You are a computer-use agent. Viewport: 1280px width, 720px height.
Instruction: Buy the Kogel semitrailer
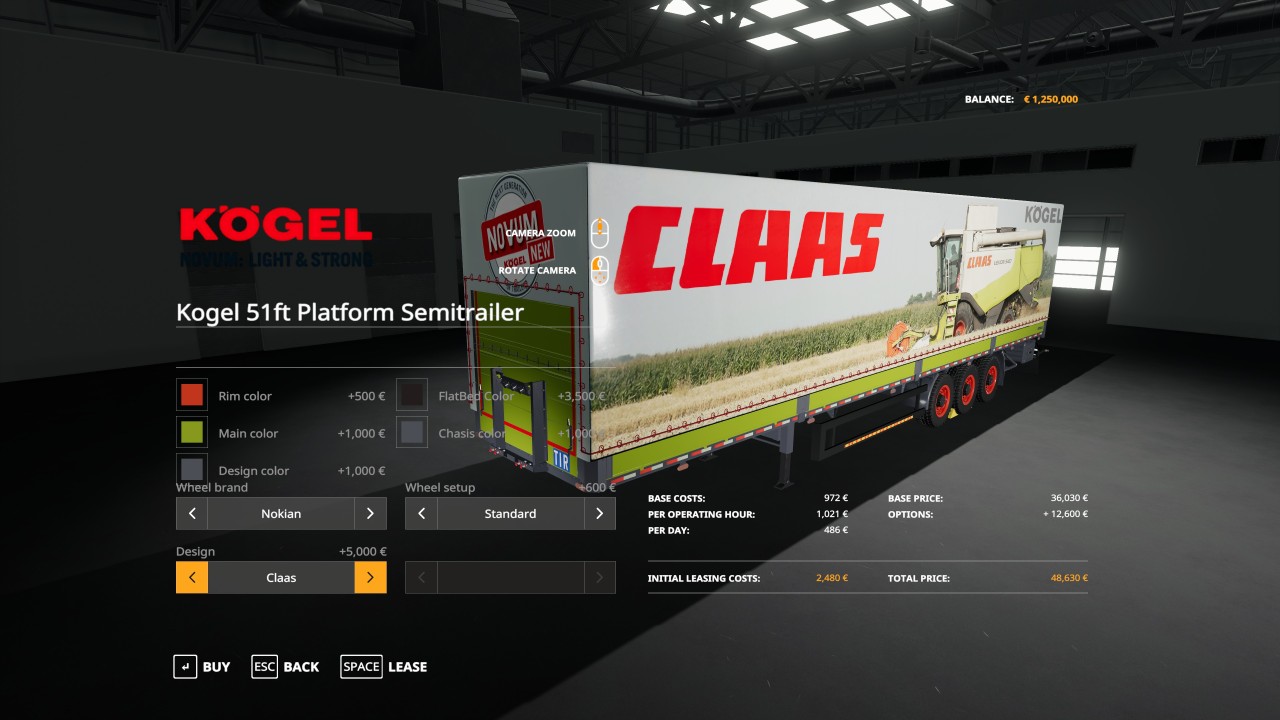[x=202, y=667]
